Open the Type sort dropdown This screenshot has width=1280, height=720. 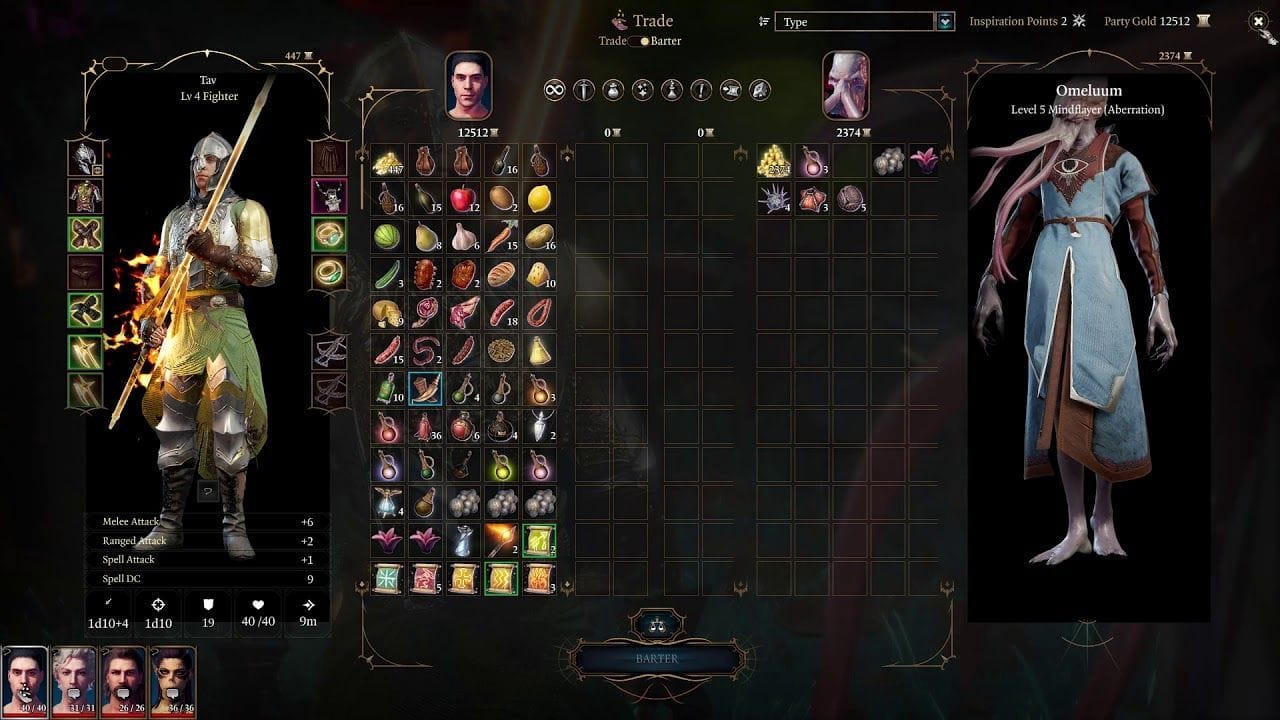coord(945,22)
